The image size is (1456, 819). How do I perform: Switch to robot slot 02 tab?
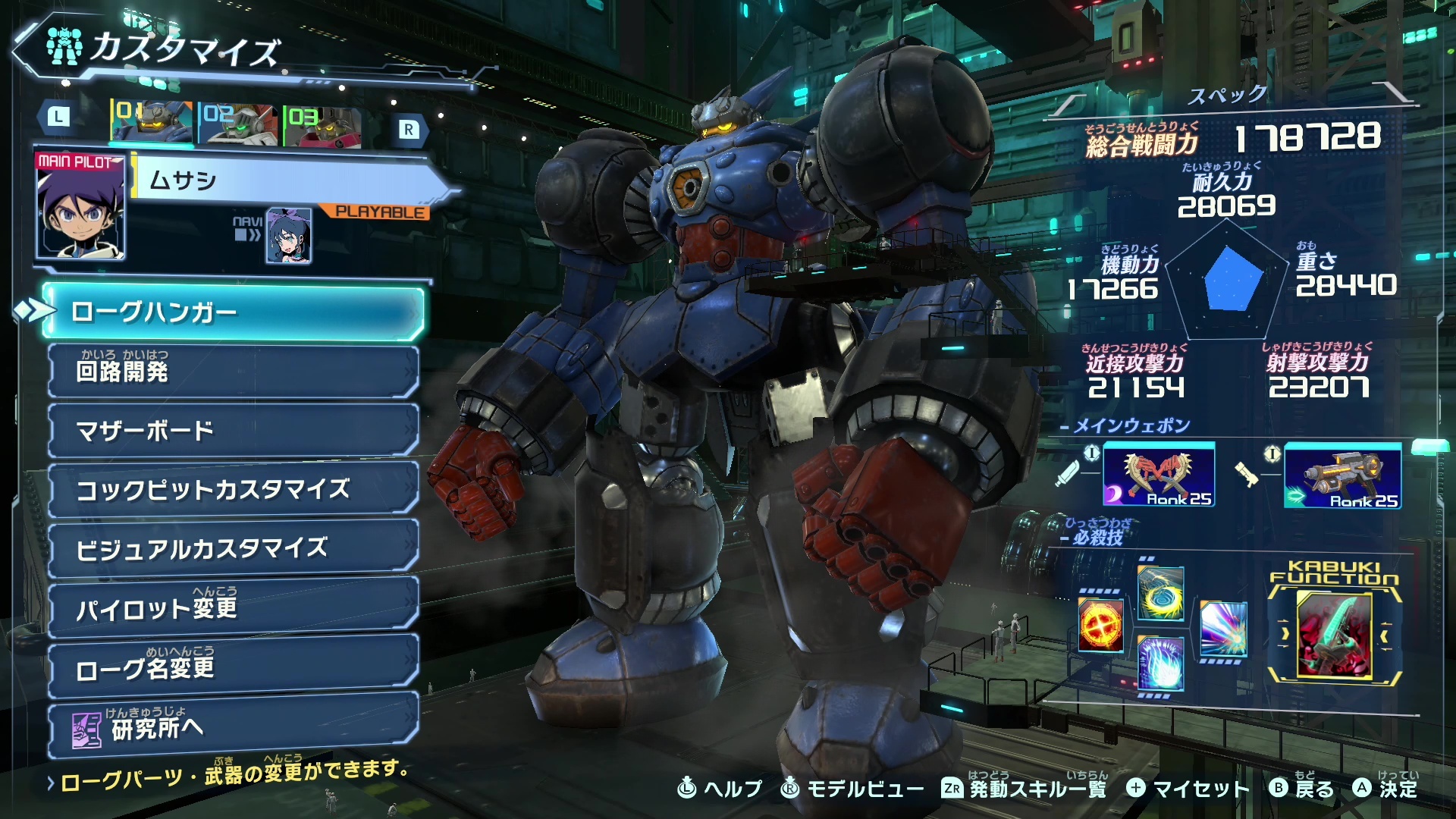(237, 124)
